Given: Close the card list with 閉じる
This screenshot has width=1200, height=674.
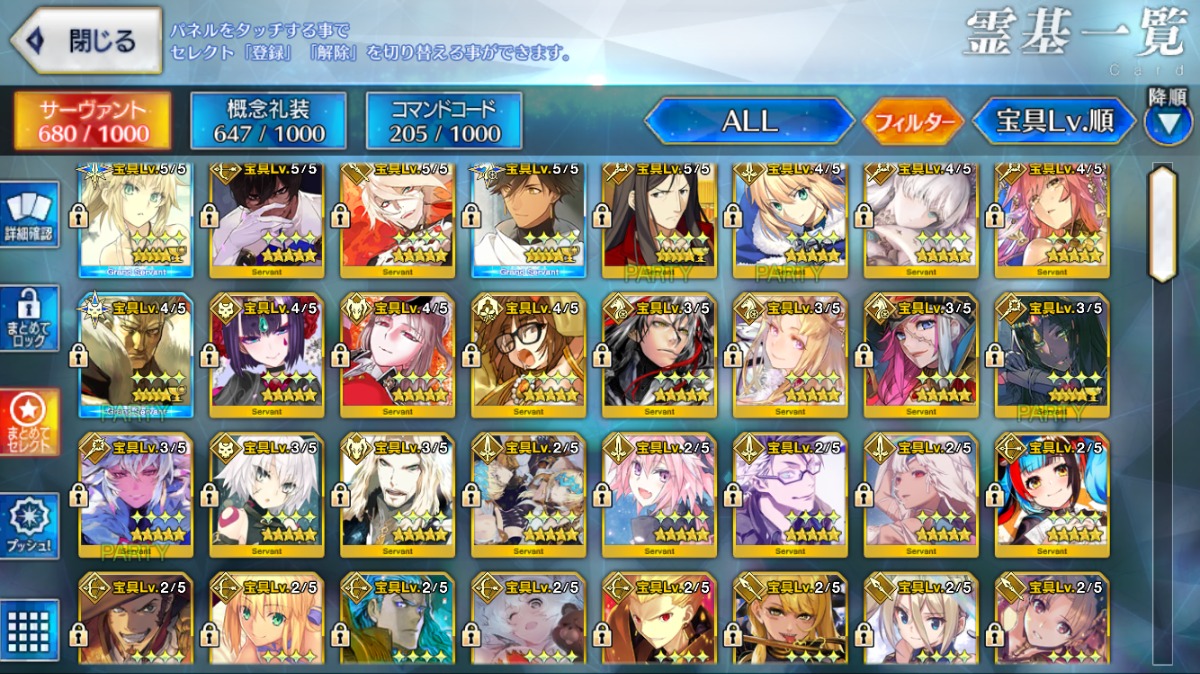Looking at the screenshot, I should click(x=86, y=41).
